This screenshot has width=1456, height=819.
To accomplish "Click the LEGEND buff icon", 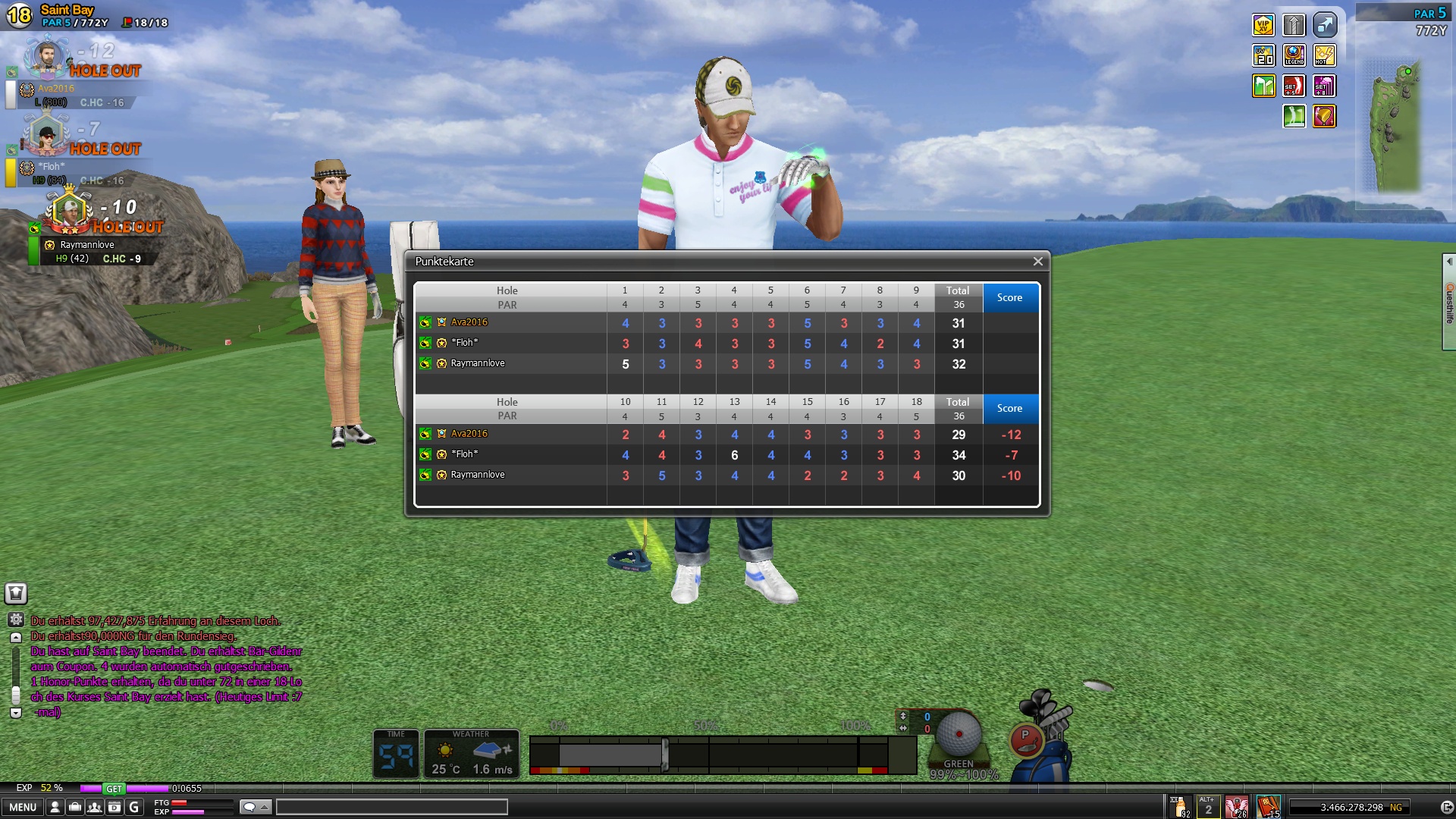I will click(1294, 55).
